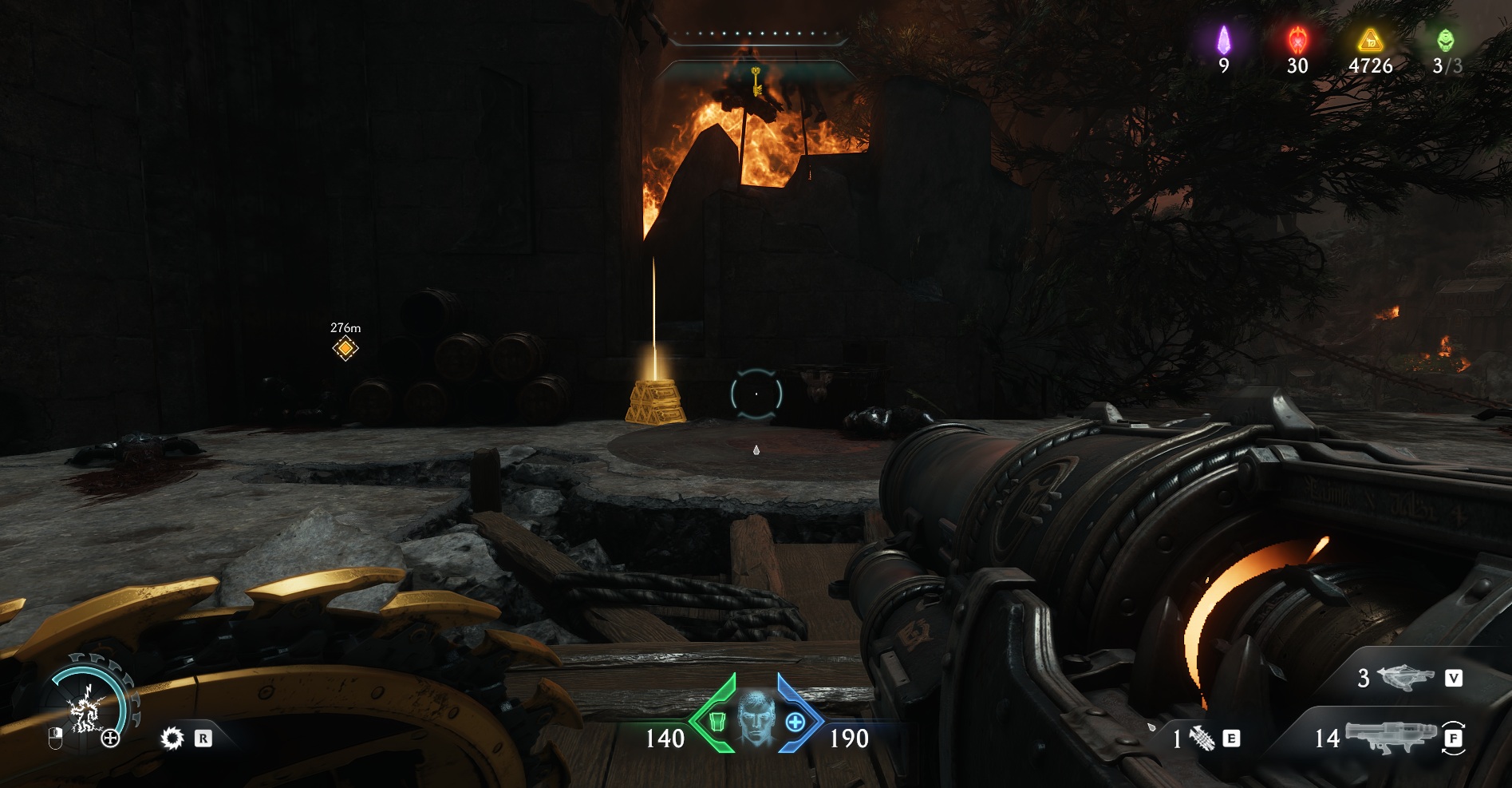1512x788 pixels.
Task: Click the green armor icon
Action: [x=717, y=722]
